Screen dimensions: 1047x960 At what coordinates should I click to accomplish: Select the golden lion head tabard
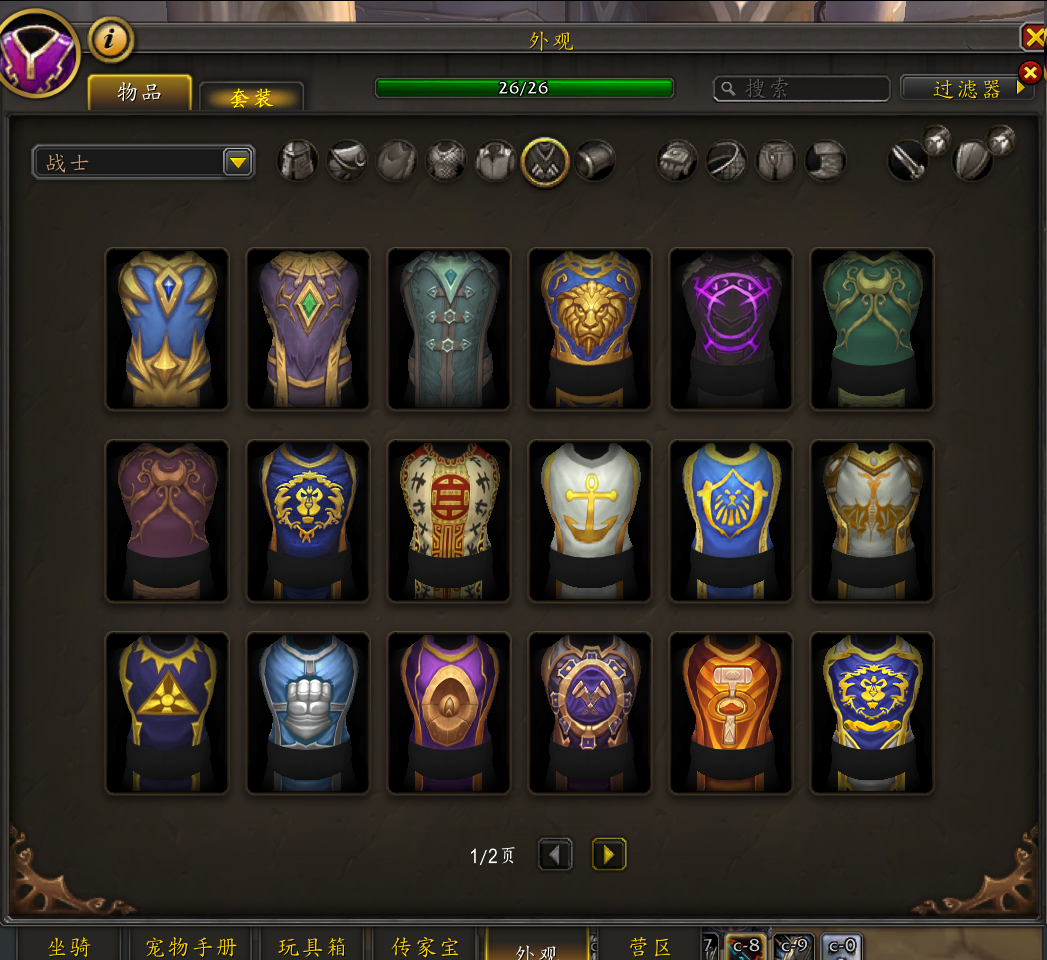tap(590, 329)
